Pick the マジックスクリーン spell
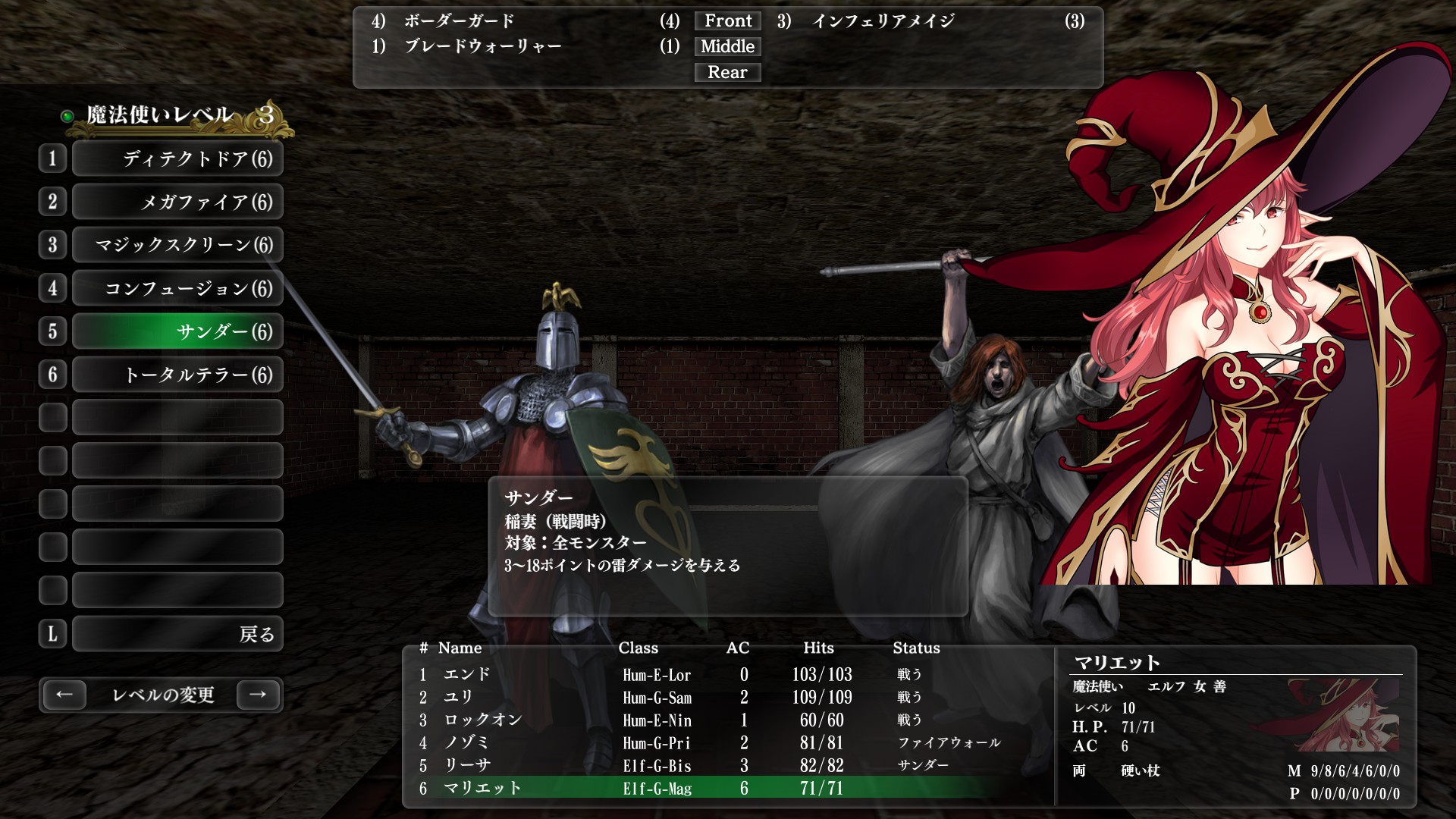1456x819 pixels. point(177,245)
